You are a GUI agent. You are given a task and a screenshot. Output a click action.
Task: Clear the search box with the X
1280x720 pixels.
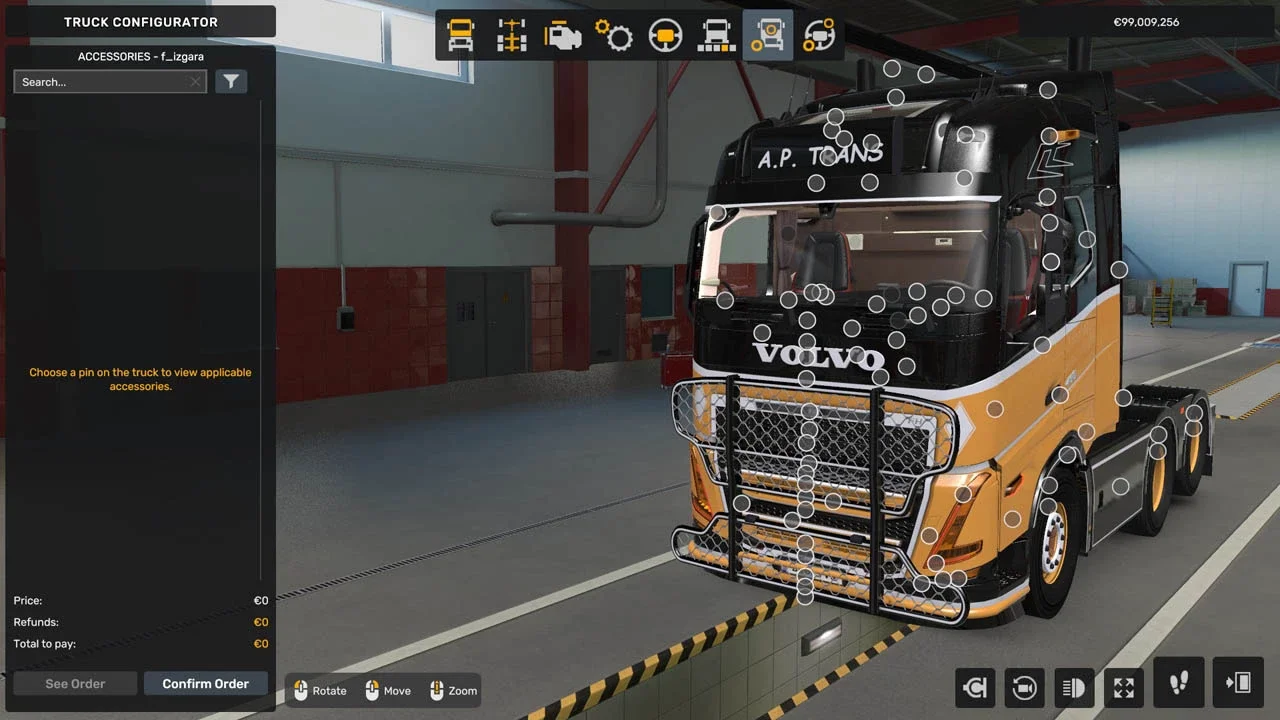point(195,82)
